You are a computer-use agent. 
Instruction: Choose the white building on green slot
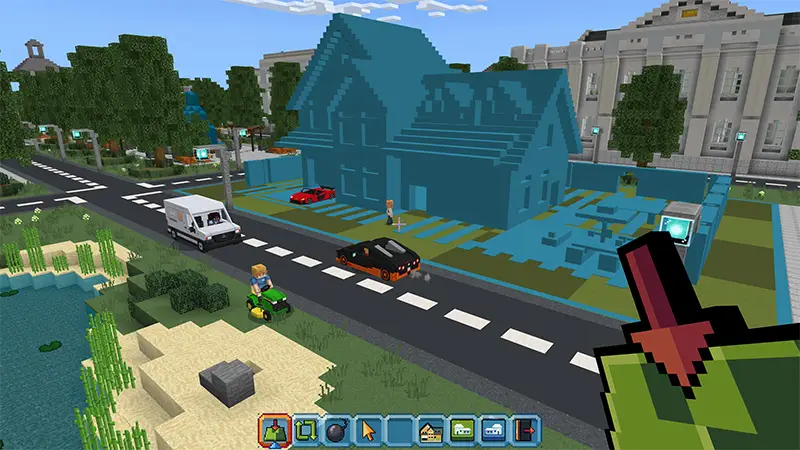pos(462,431)
